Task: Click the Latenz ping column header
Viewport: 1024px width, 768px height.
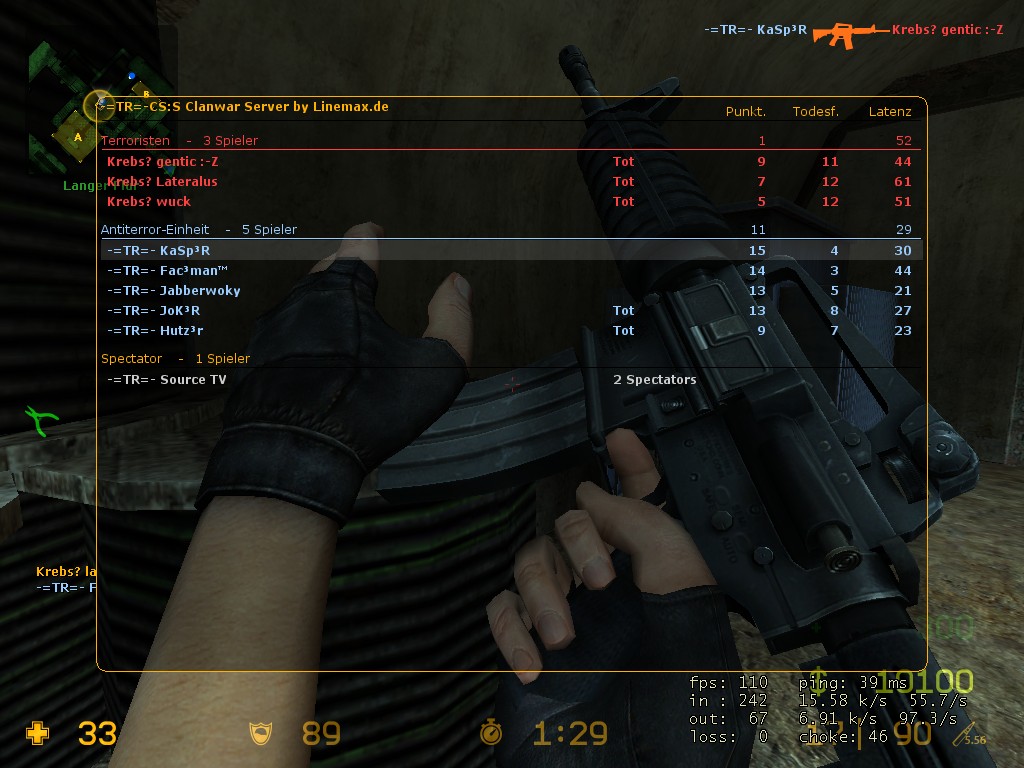Action: (890, 112)
